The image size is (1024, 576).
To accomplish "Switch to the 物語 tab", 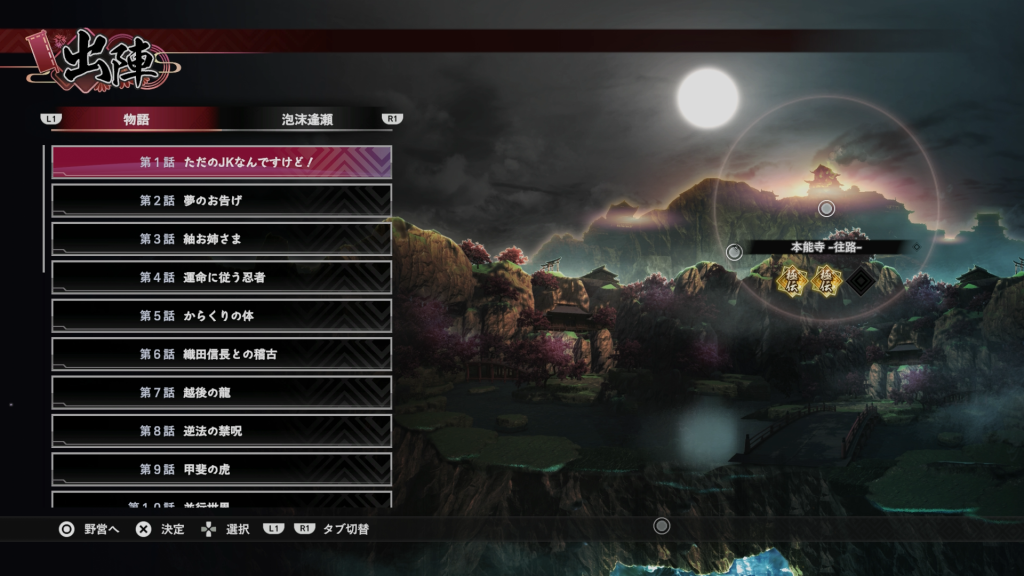I will point(137,119).
